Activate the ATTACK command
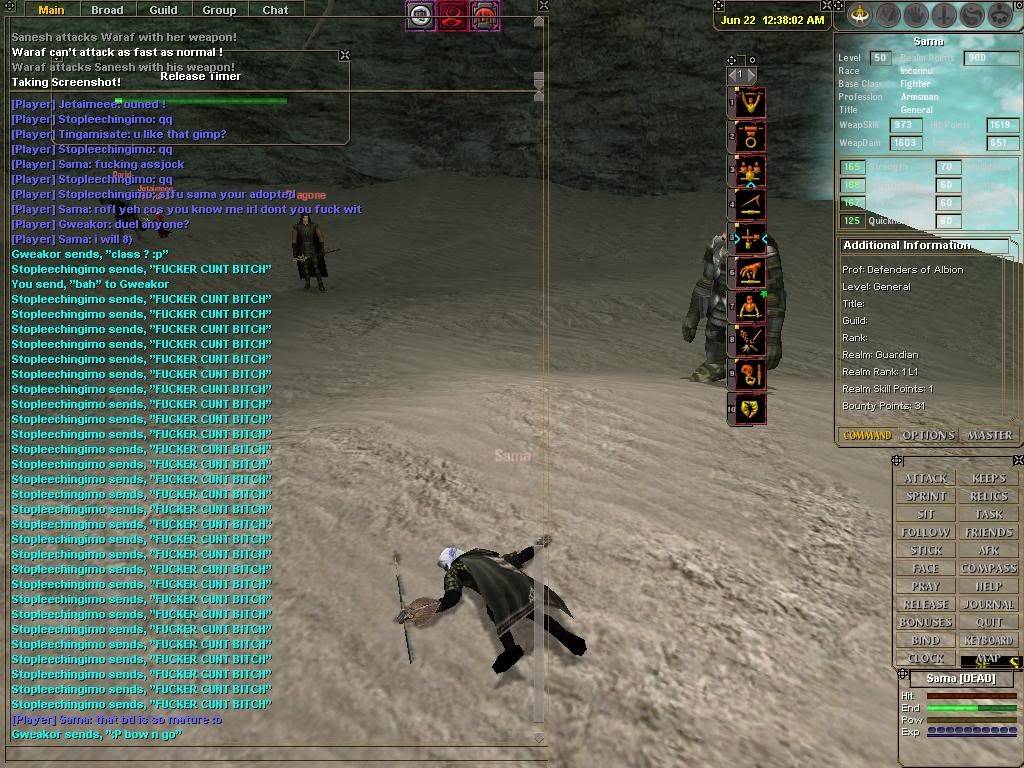Screen dimensions: 1024x768 pyautogui.click(x=926, y=478)
